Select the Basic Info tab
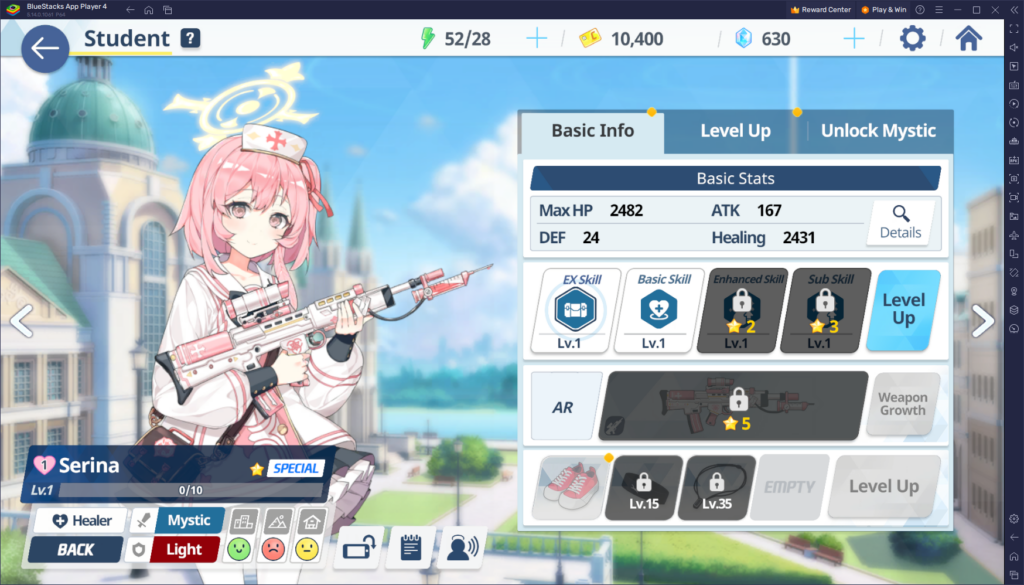1024x585 pixels. coord(592,131)
